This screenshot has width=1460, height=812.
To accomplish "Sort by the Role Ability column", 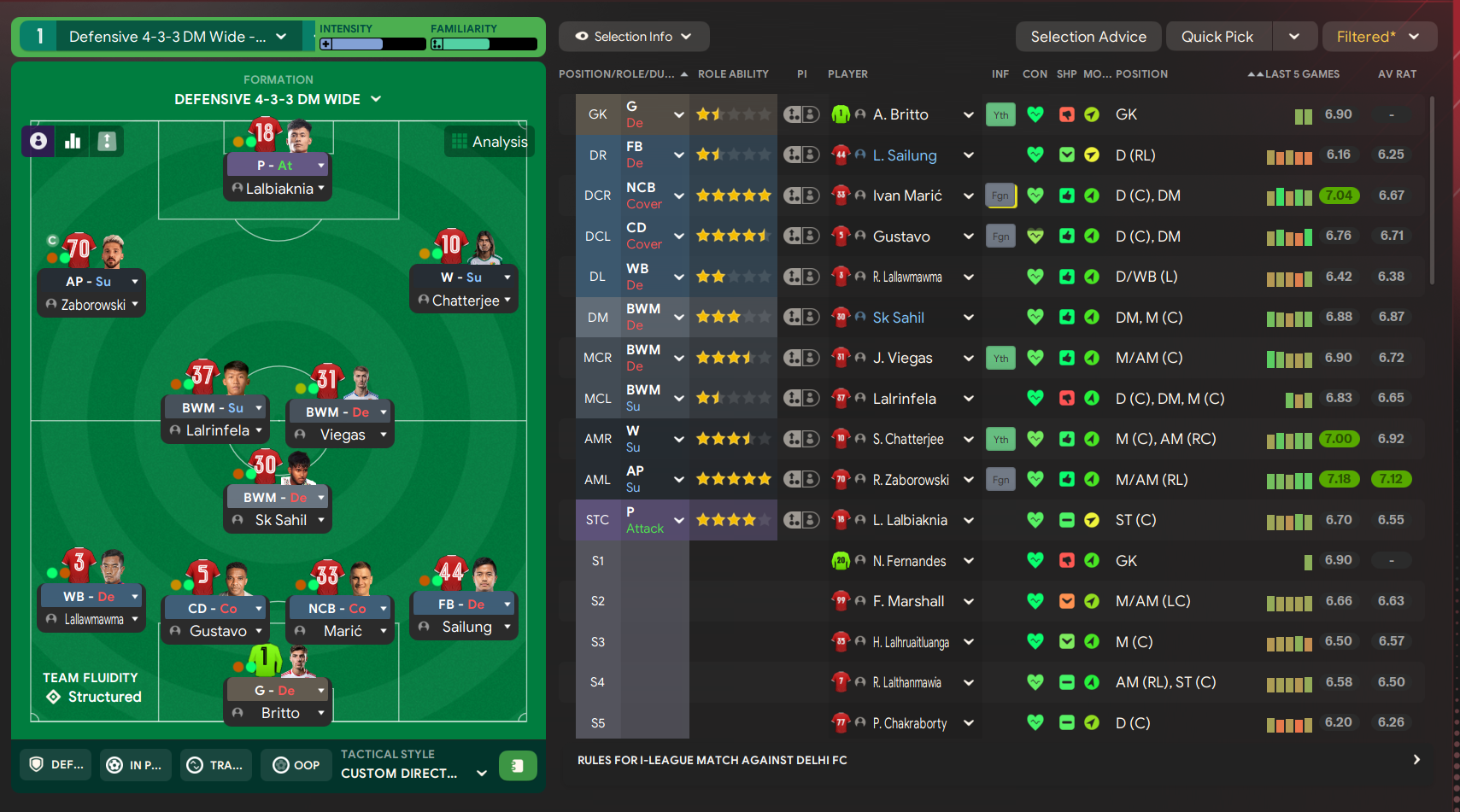I will 733,74.
